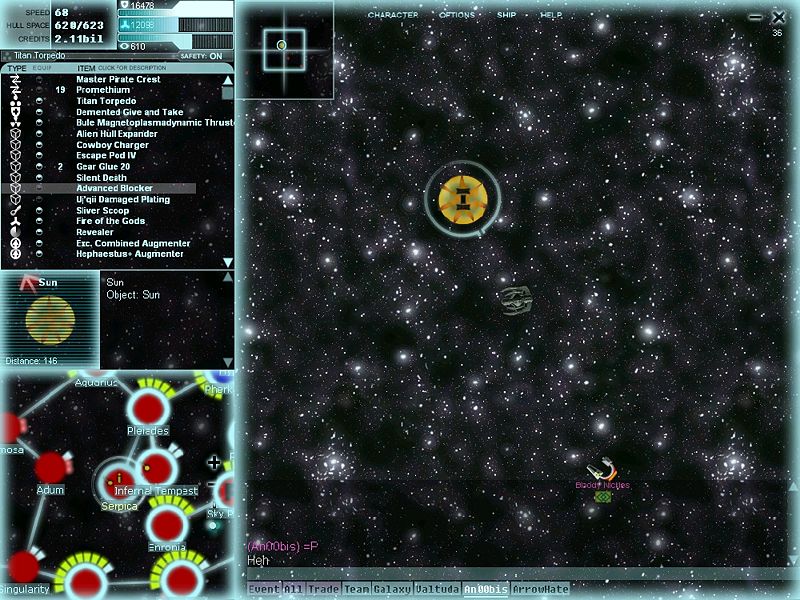Select the Promethium inventory row

point(104,90)
